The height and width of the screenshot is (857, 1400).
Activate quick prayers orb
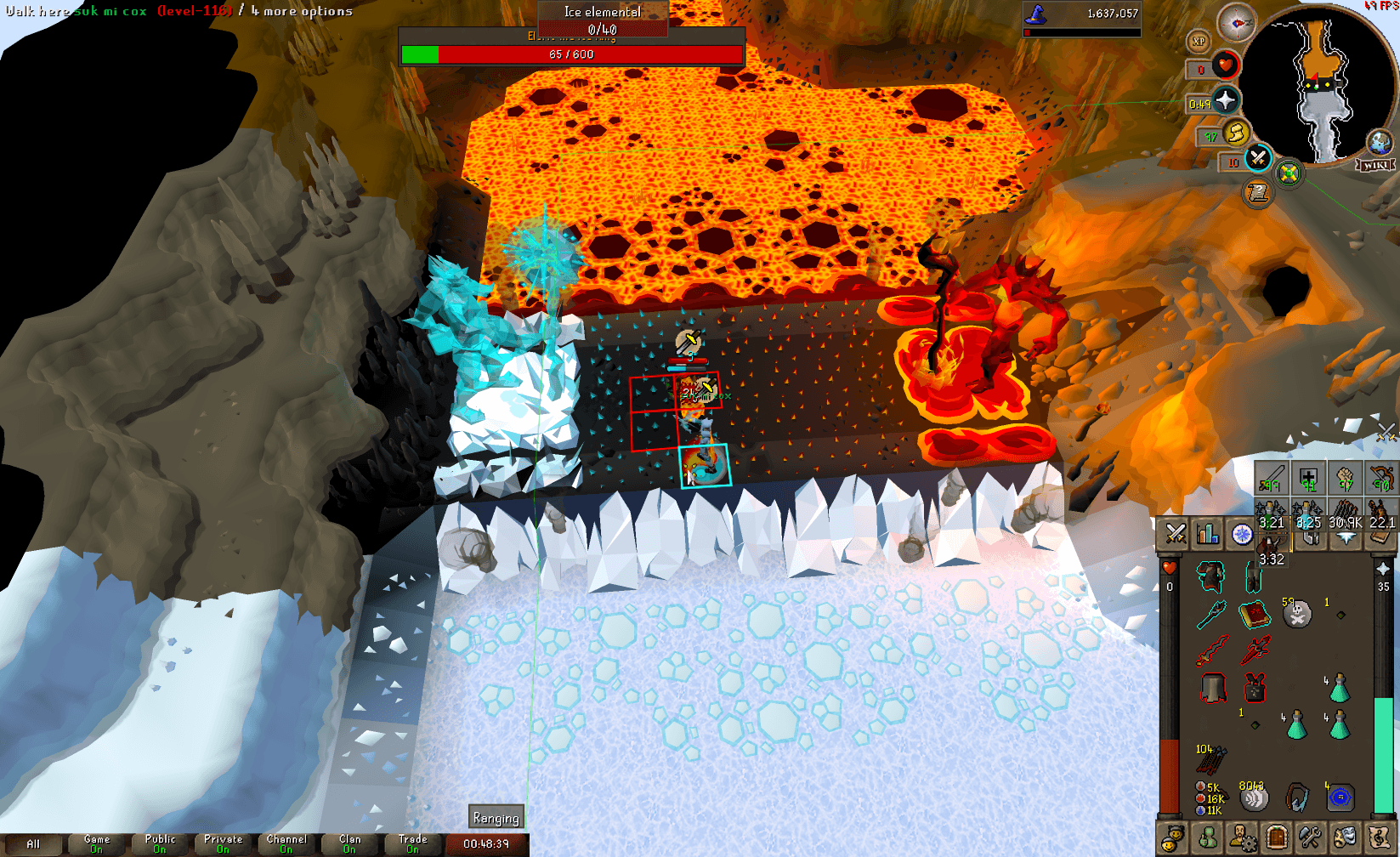pyautogui.click(x=1226, y=101)
